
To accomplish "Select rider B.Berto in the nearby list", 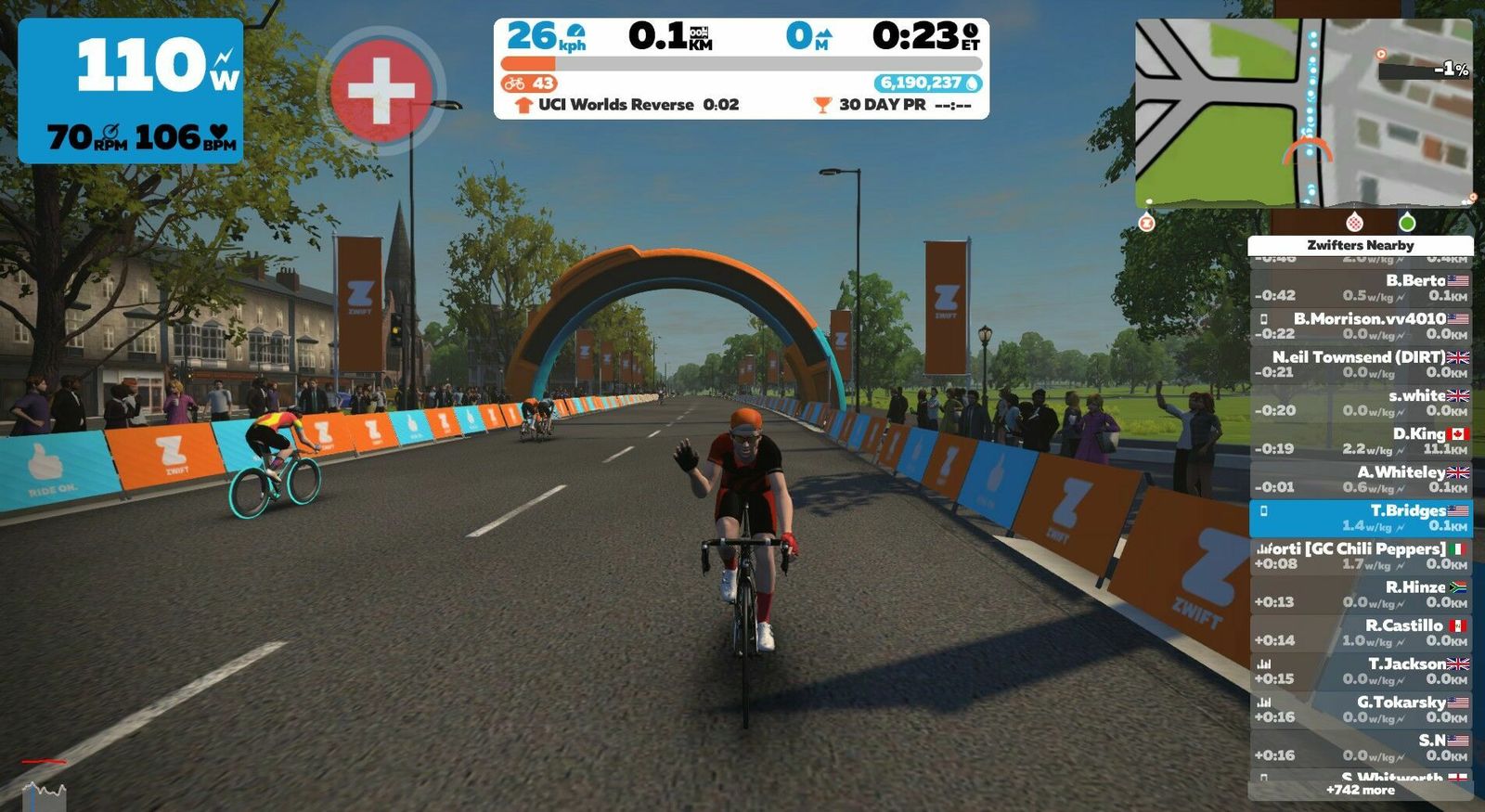I will [1360, 288].
